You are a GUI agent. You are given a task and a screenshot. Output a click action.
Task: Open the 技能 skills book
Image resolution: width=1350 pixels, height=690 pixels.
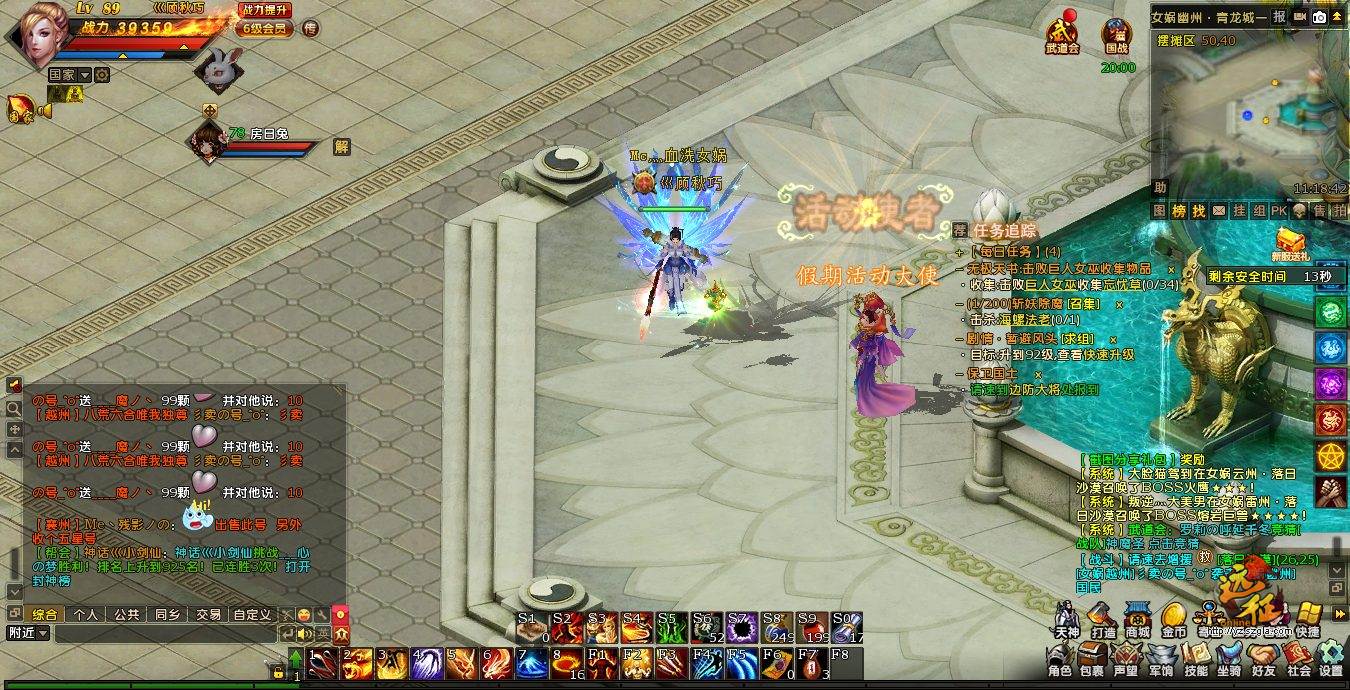point(1195,660)
